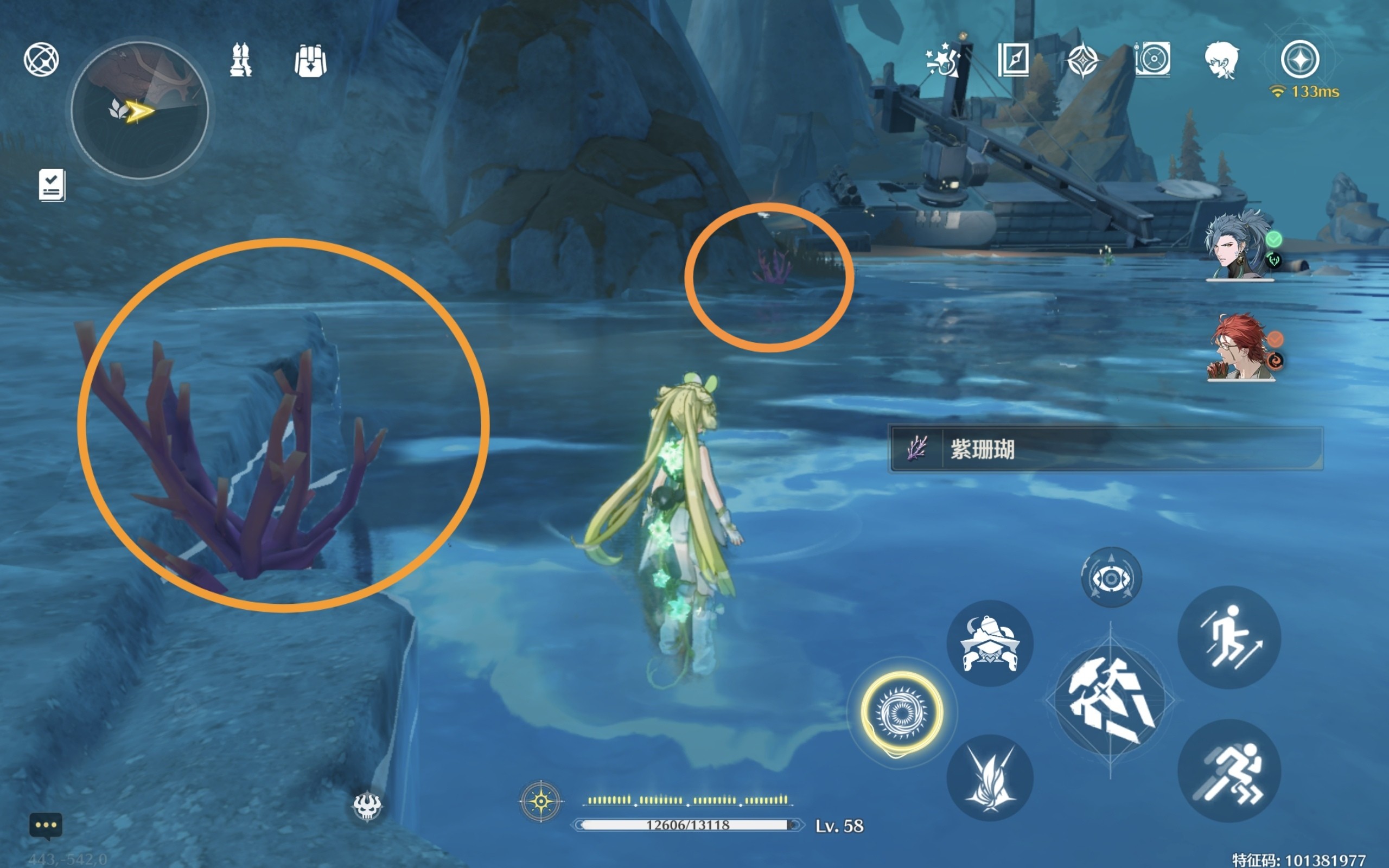
Task: Tap the running figure sprint button
Action: 1229,771
